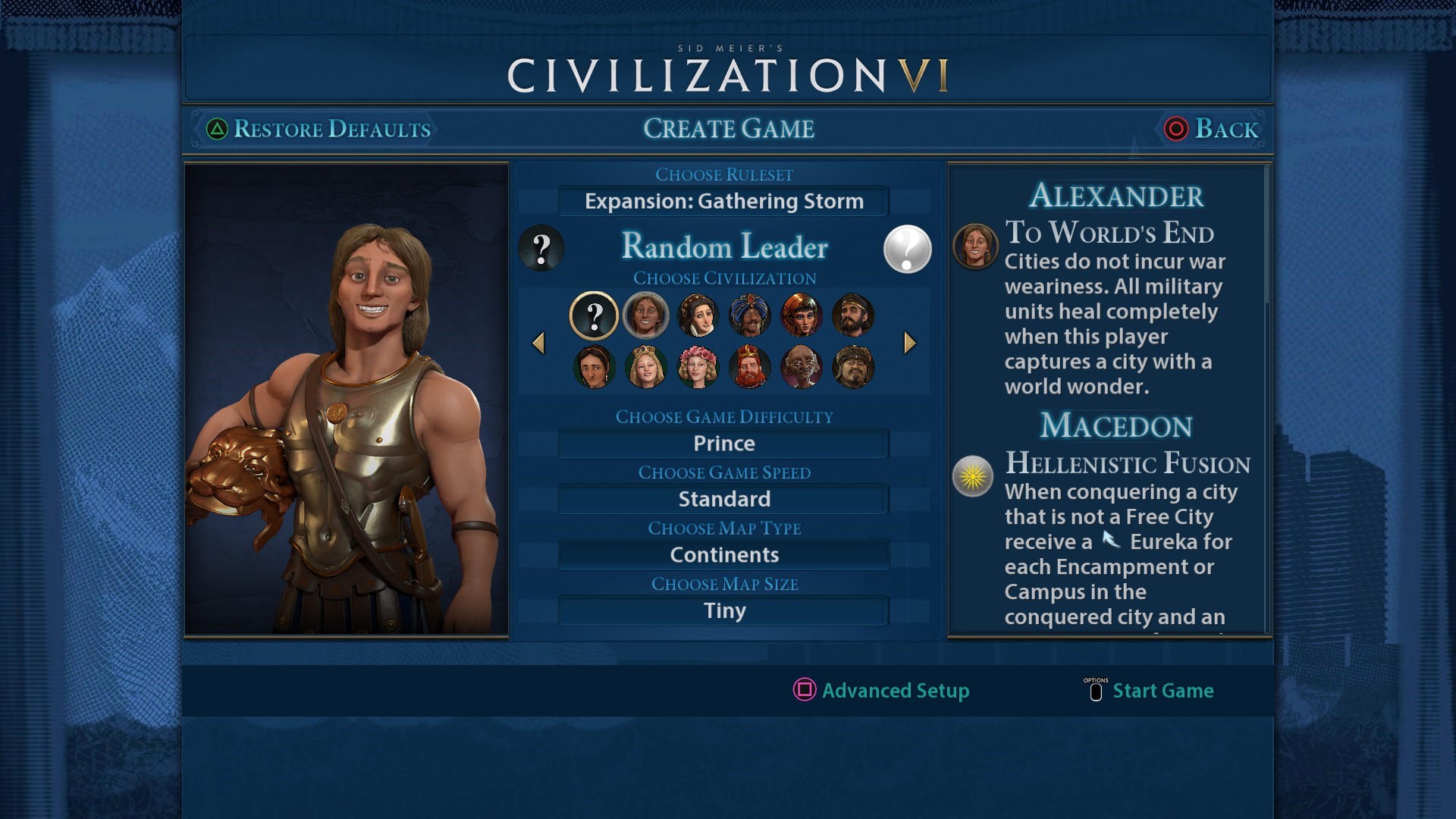Open the Continents map type selector

pos(723,554)
